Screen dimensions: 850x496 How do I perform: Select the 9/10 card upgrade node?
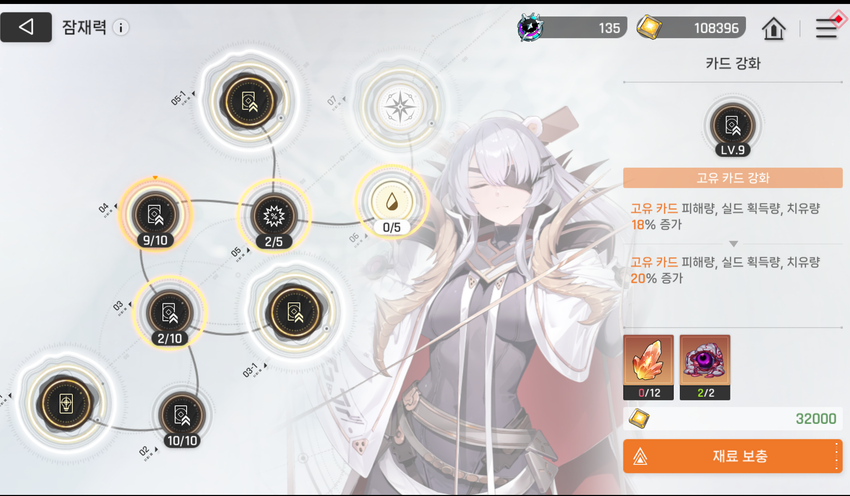pyautogui.click(x=154, y=214)
